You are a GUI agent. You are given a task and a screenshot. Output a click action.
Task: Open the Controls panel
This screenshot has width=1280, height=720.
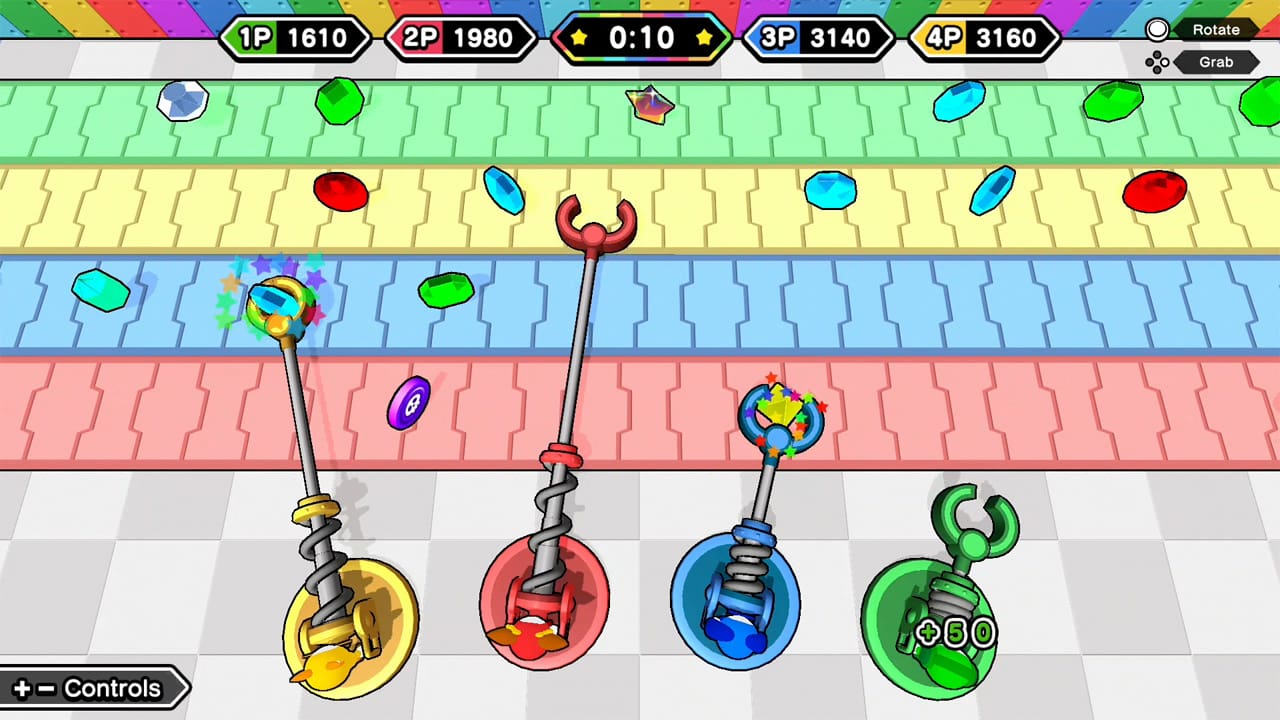(x=90, y=688)
